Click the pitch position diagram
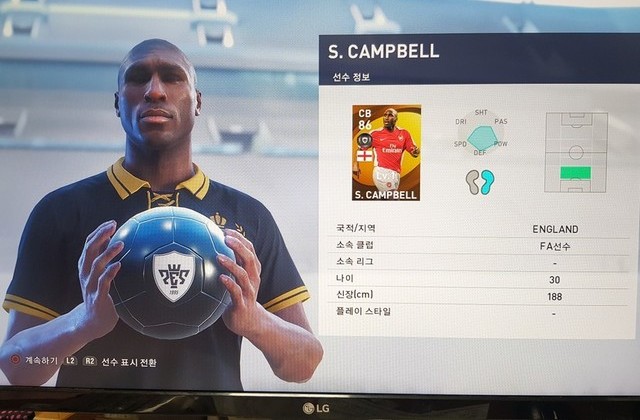Viewport: 640px width, 420px height. [x=575, y=152]
